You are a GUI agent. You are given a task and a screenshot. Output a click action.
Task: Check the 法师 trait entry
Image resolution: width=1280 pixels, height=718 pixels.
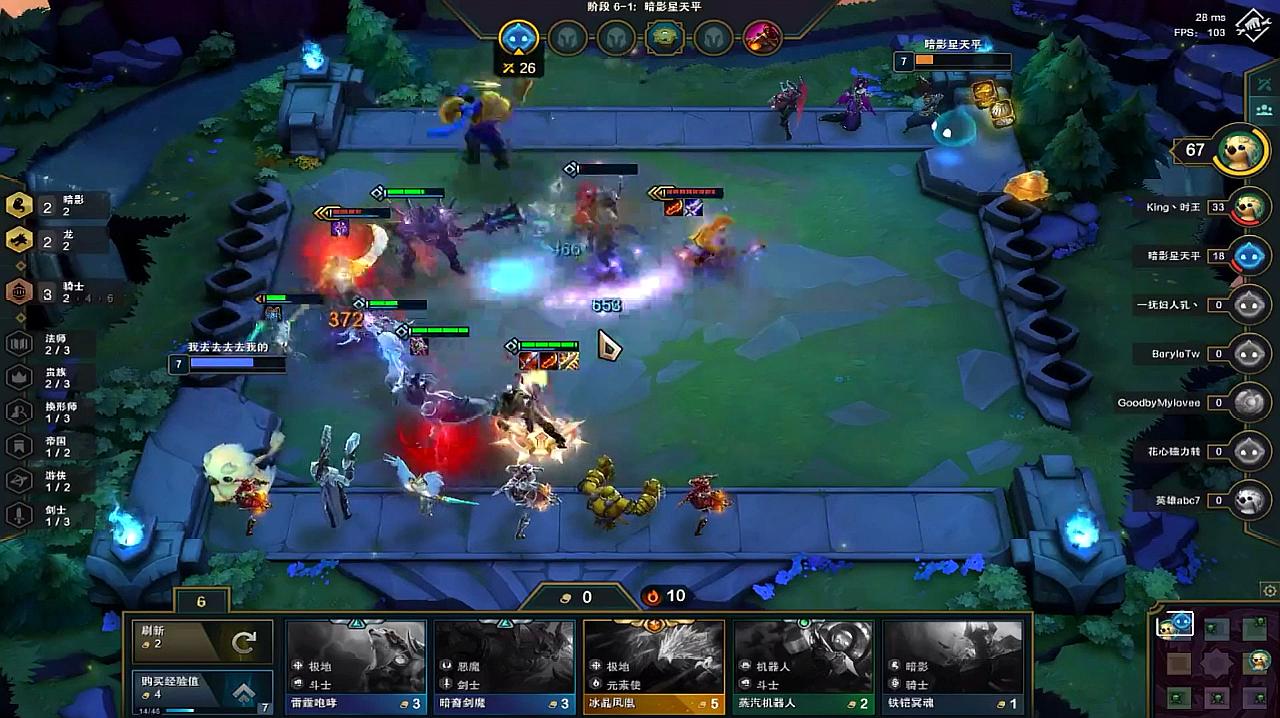point(50,344)
